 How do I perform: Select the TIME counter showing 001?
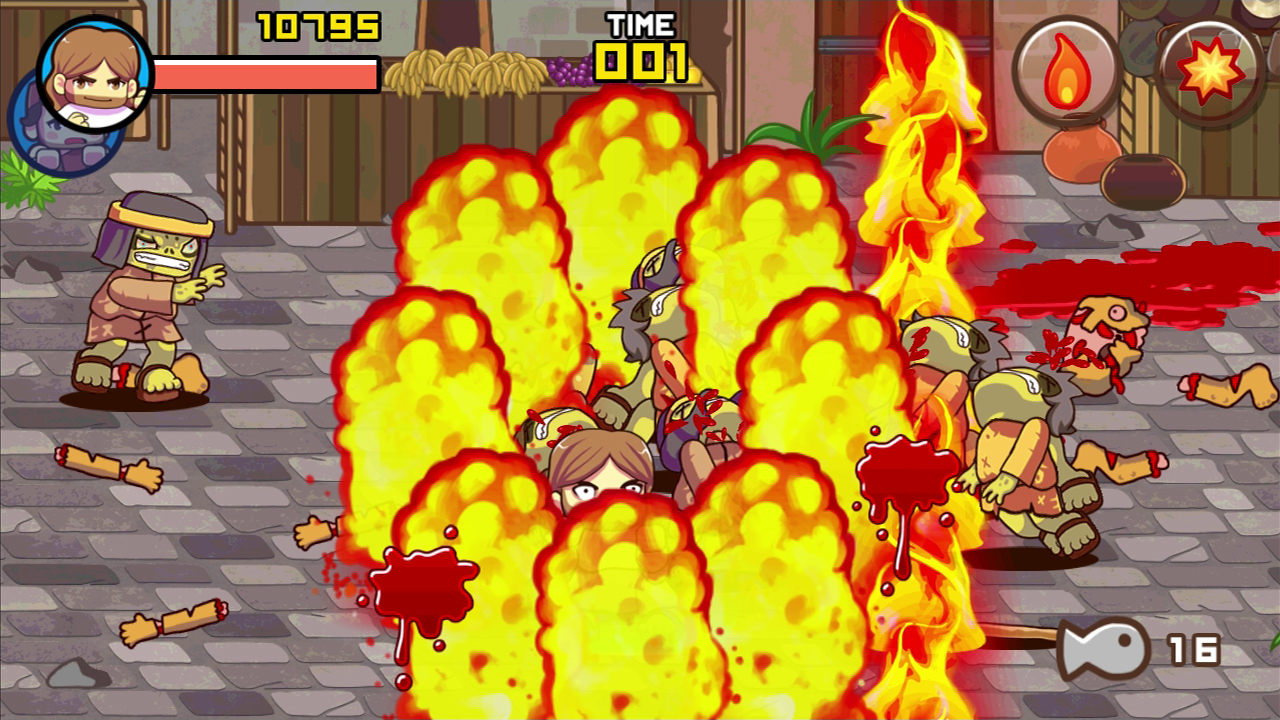click(x=640, y=60)
